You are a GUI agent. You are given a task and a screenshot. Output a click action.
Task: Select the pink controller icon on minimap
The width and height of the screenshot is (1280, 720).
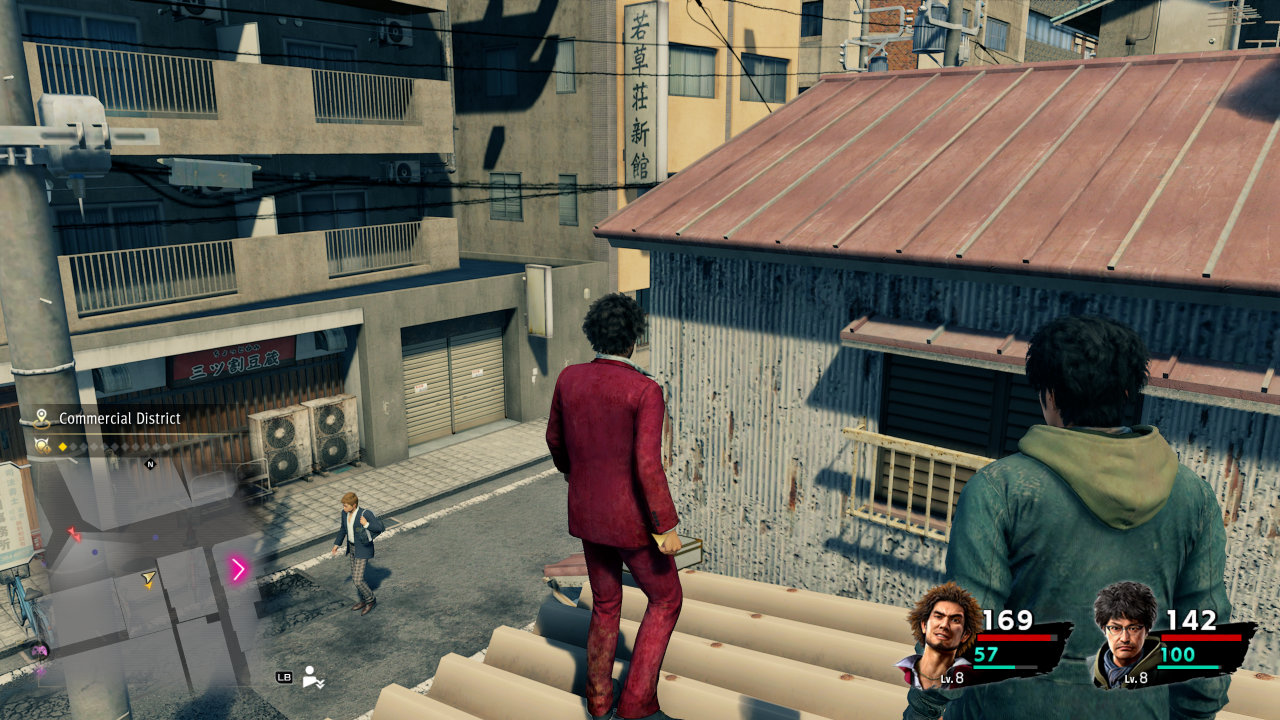coord(41,650)
